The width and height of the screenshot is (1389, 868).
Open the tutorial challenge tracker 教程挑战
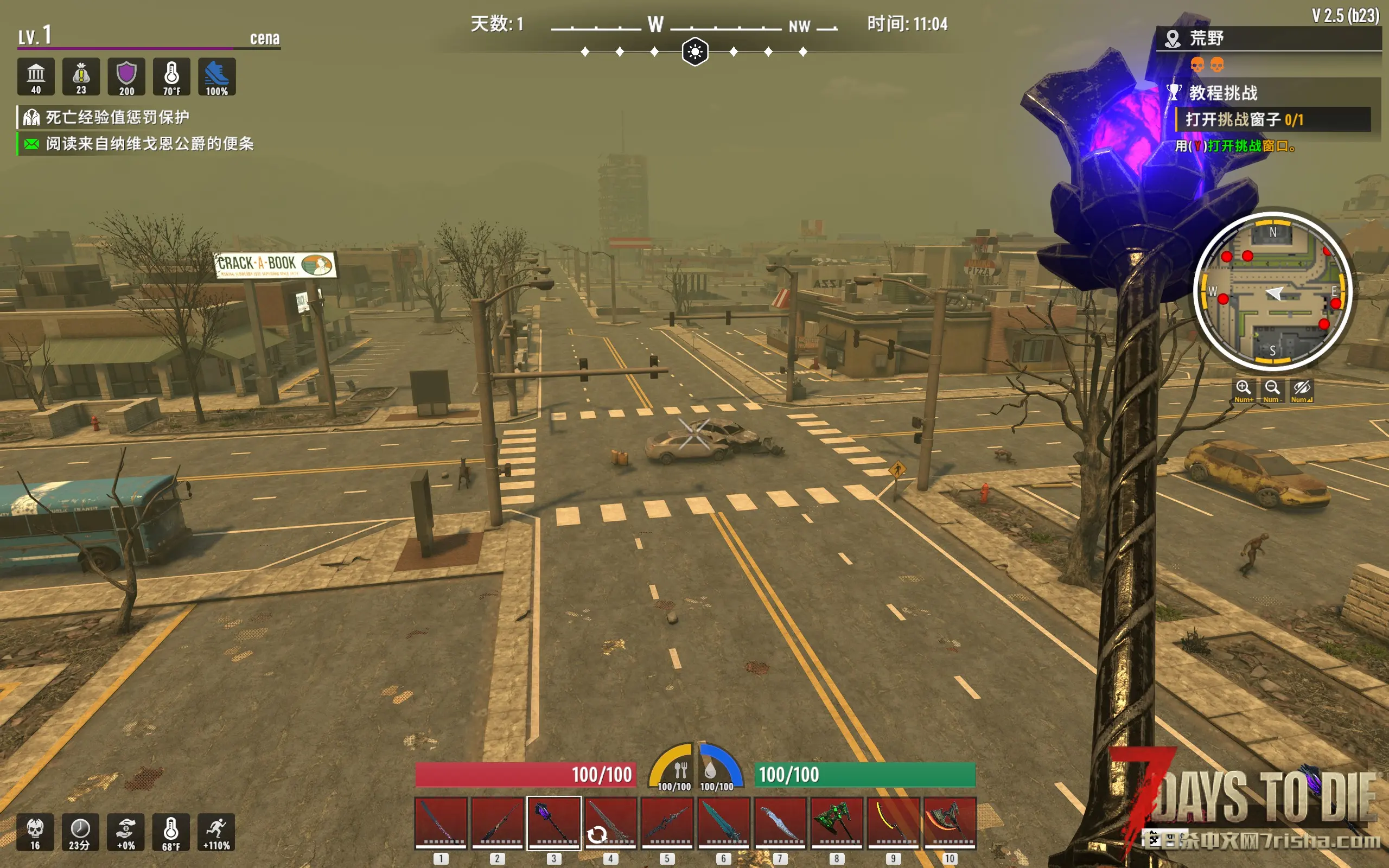tap(1223, 92)
